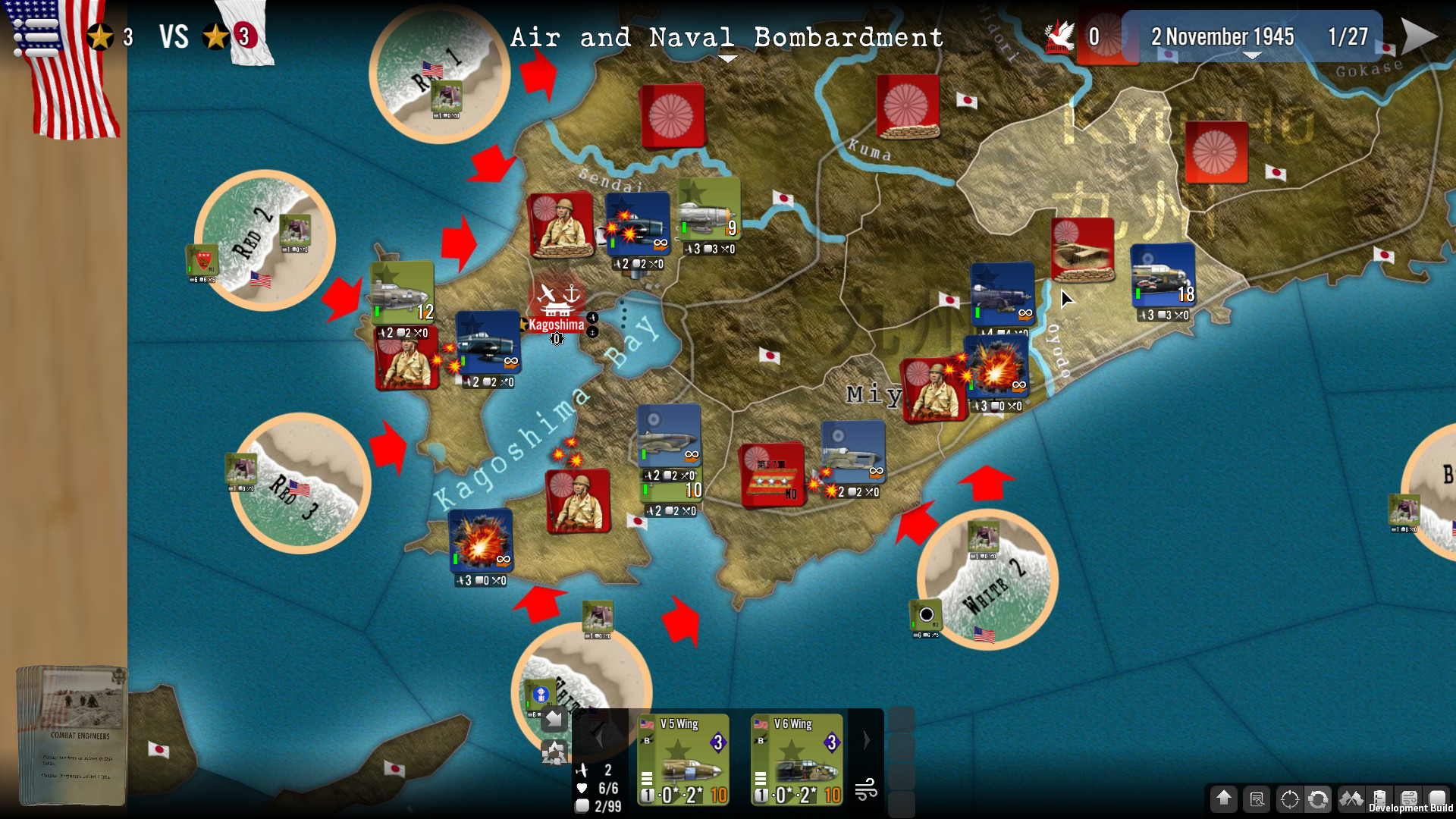Open the battle report icon in bottom toolbar

1257,800
